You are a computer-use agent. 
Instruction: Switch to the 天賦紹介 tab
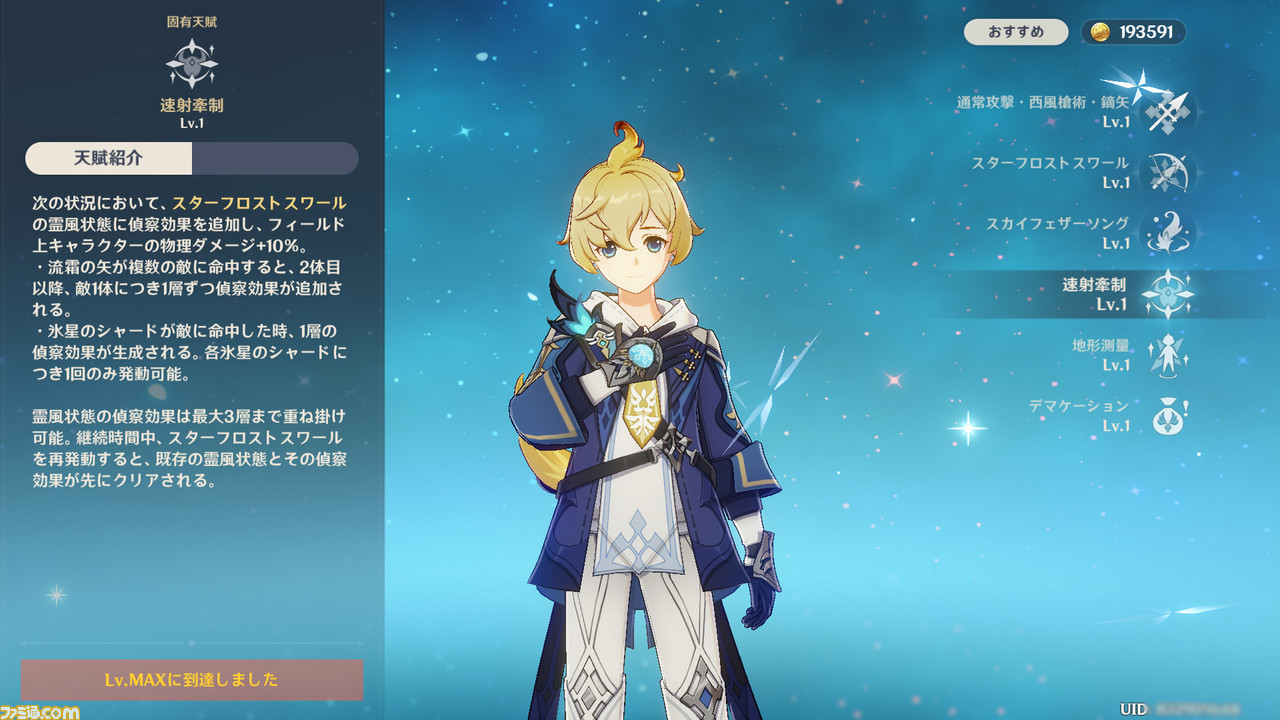point(109,158)
